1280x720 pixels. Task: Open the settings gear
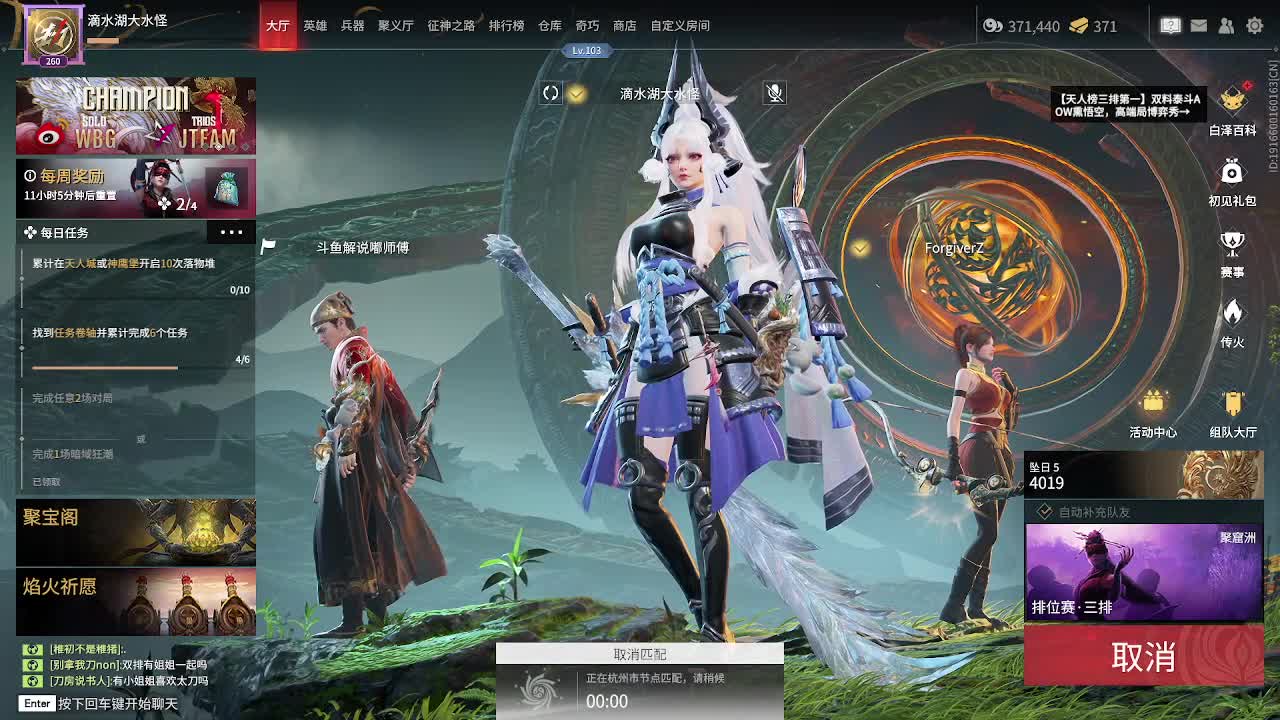coord(1253,25)
